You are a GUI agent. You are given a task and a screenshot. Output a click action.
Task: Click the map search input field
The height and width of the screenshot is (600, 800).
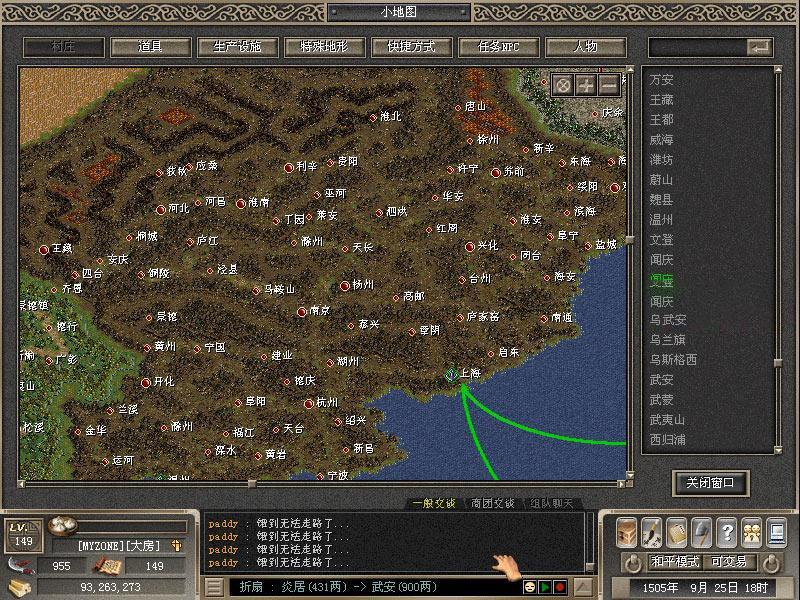tap(697, 47)
